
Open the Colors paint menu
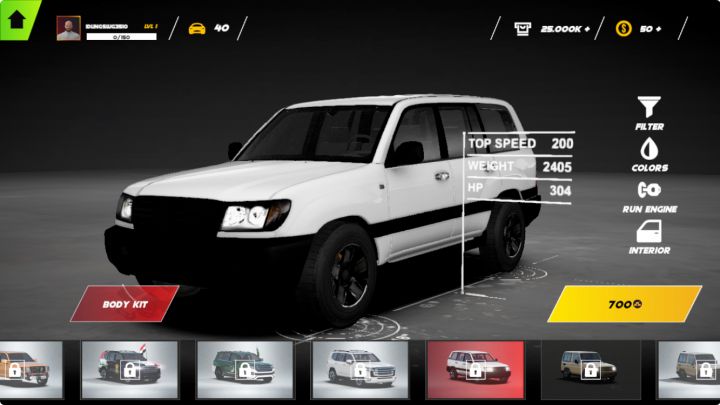tap(649, 153)
